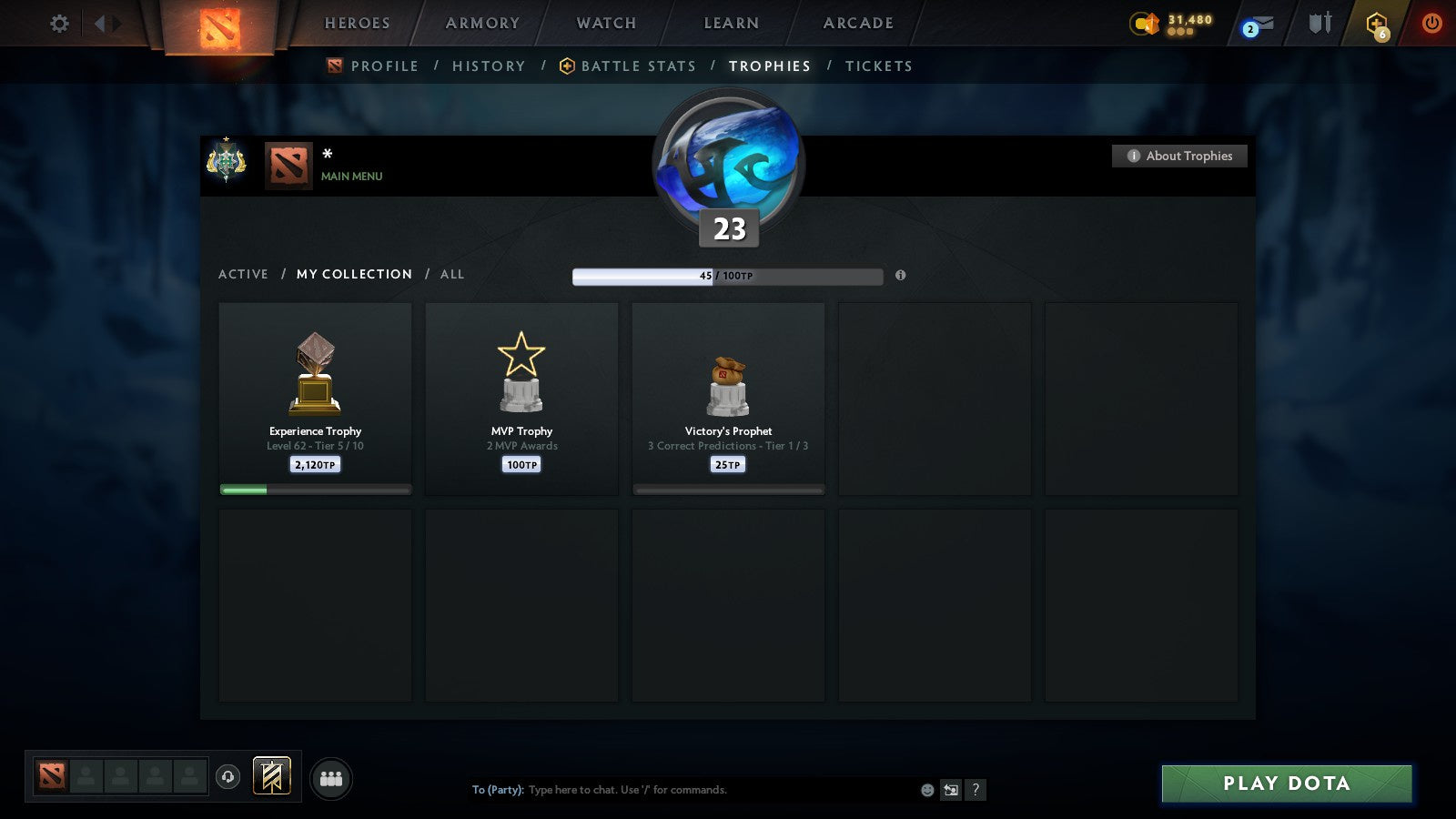Toggle party voice chat headset
Viewport: 1456px width, 819px height.
point(226,774)
